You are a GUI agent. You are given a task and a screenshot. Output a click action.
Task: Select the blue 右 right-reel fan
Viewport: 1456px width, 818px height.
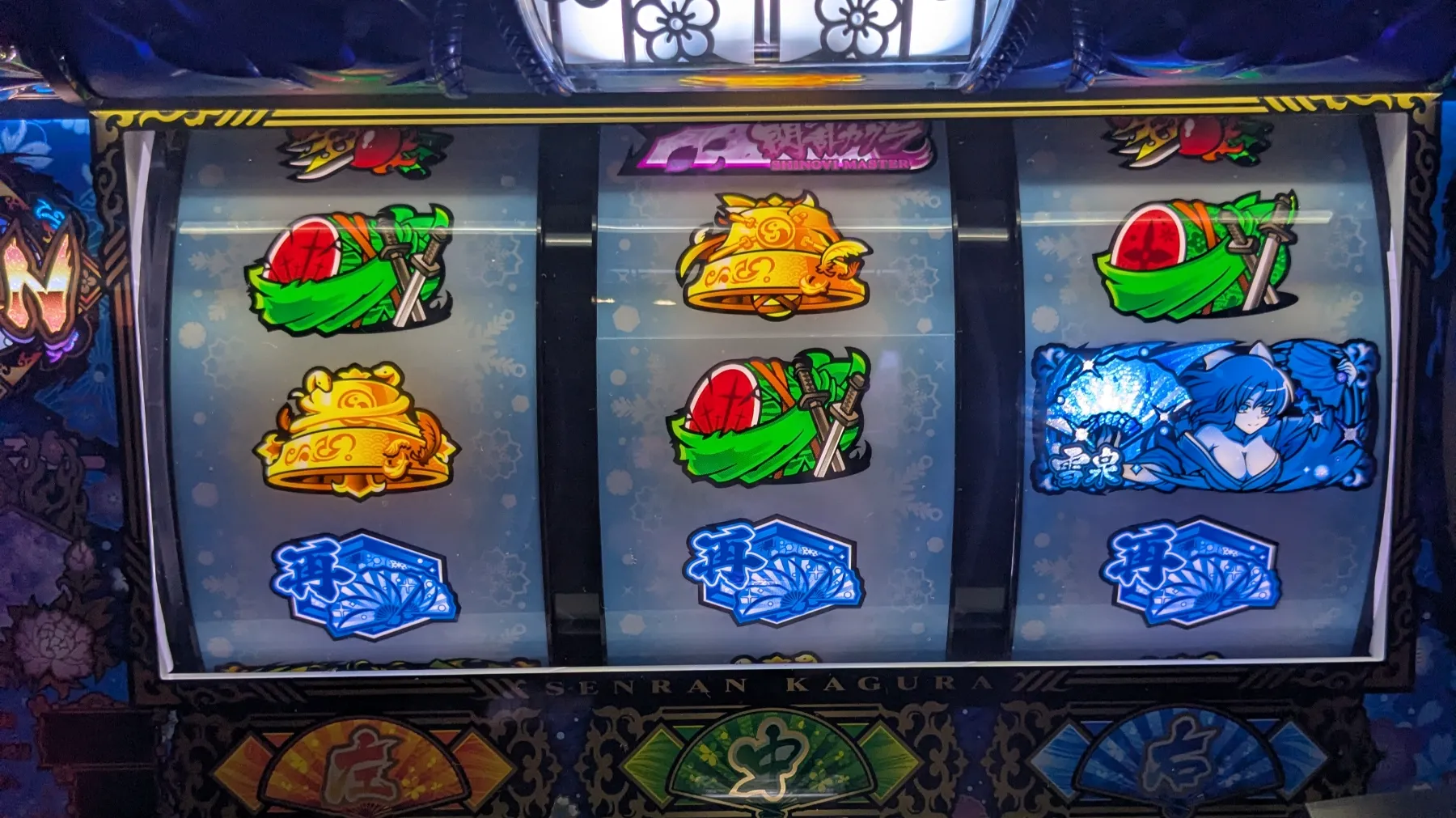(x=1178, y=761)
